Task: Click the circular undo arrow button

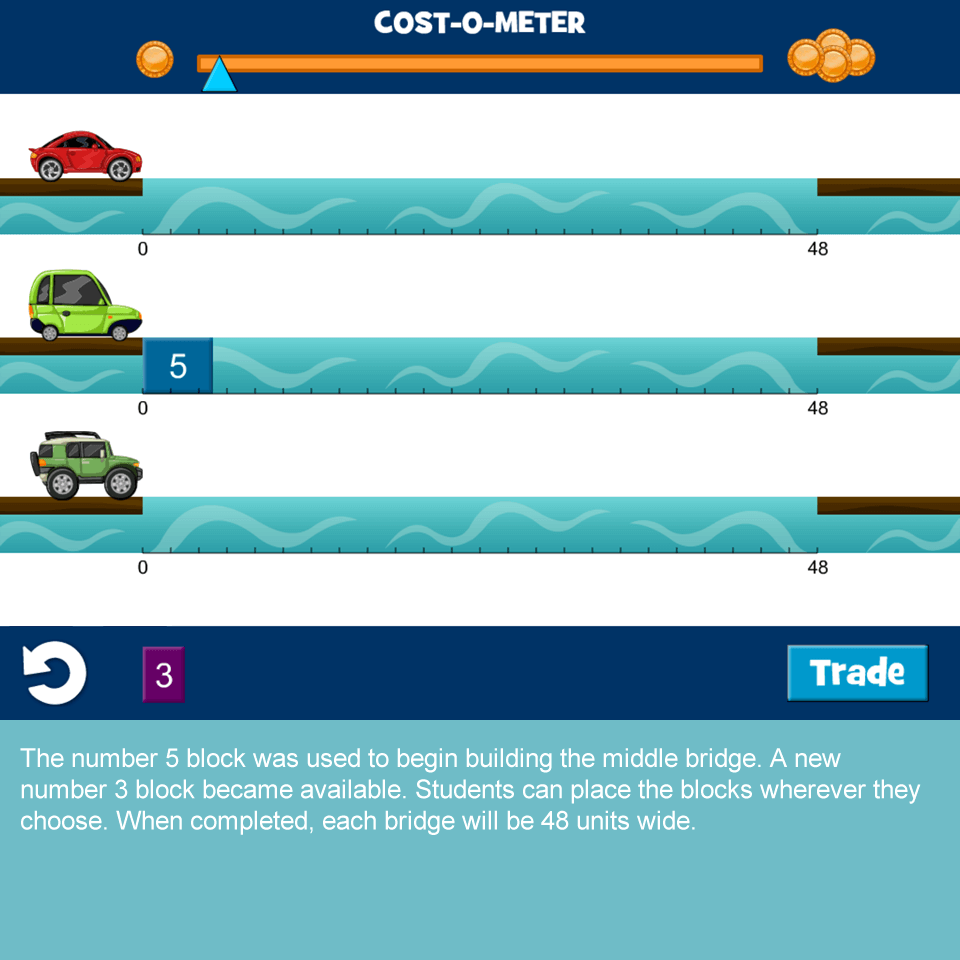Action: click(x=55, y=673)
